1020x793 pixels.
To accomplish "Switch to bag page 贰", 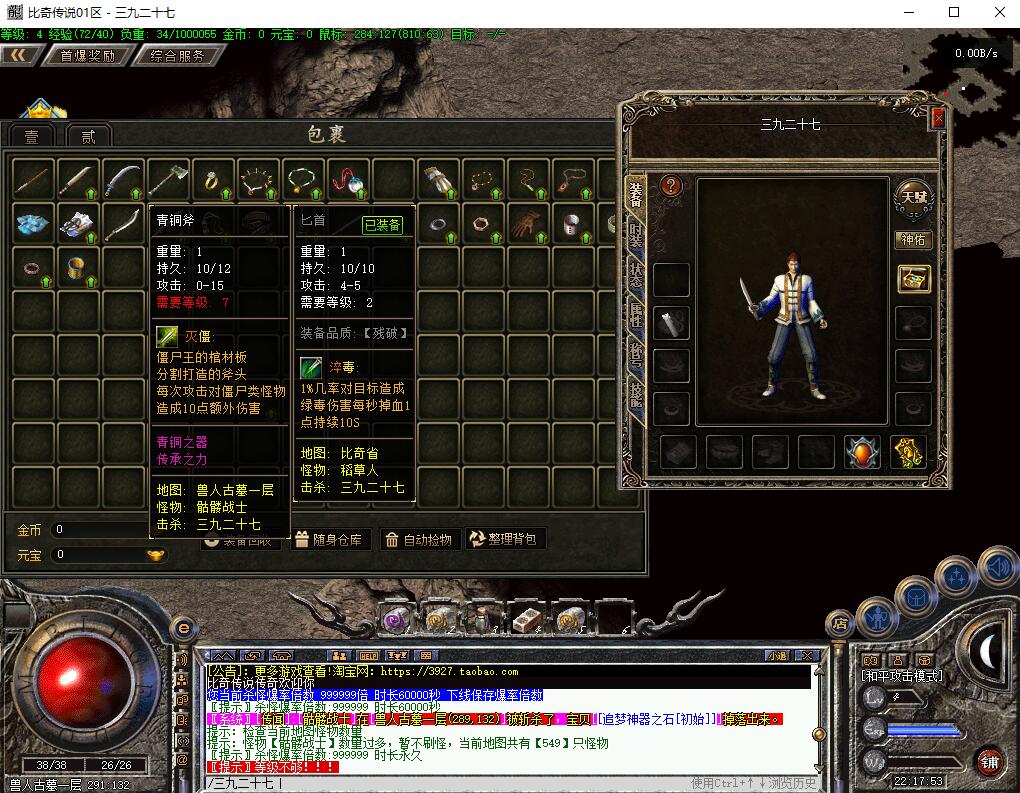I will (88, 137).
